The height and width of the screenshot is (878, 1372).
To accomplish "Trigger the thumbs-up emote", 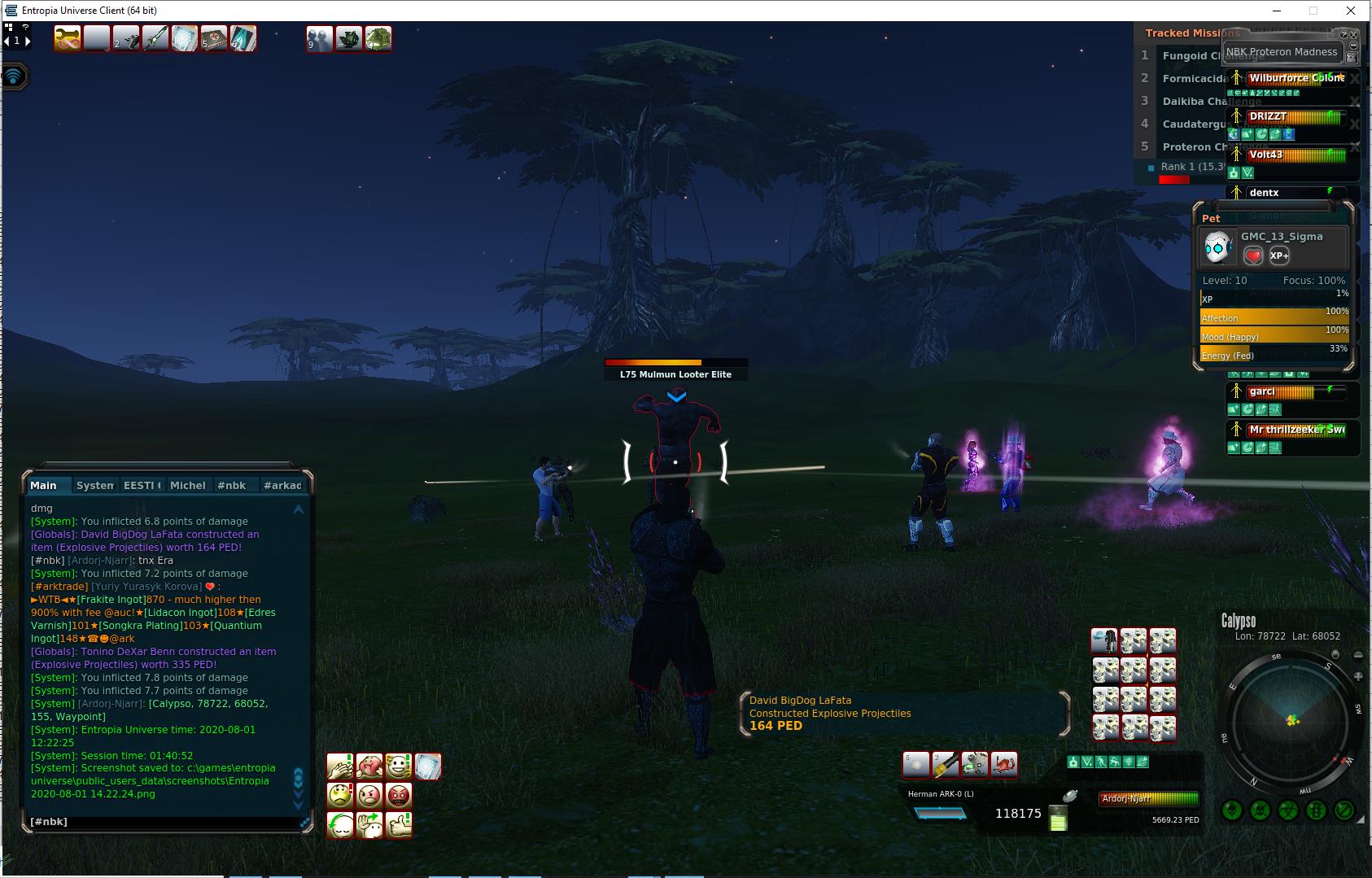I will pos(399,825).
